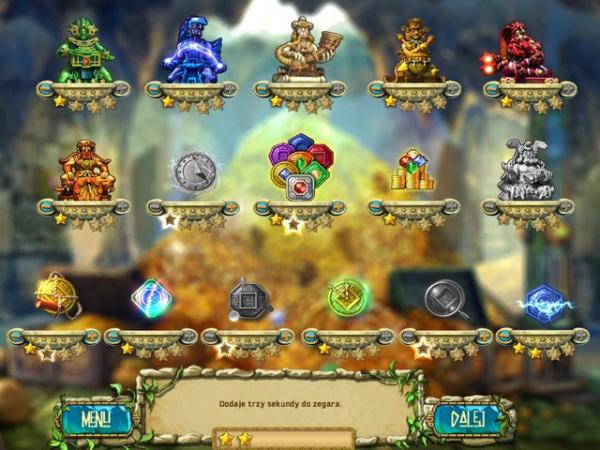600x450 pixels.
Task: Pick the silver stone clock upgrade
Action: (193, 172)
